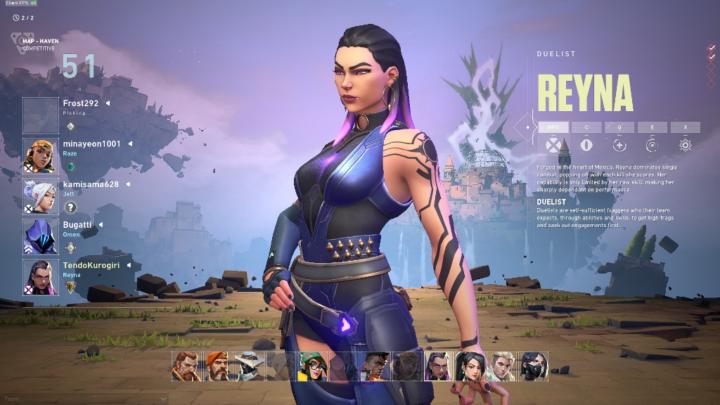Open the Info tab under Reyna's name

click(x=553, y=127)
